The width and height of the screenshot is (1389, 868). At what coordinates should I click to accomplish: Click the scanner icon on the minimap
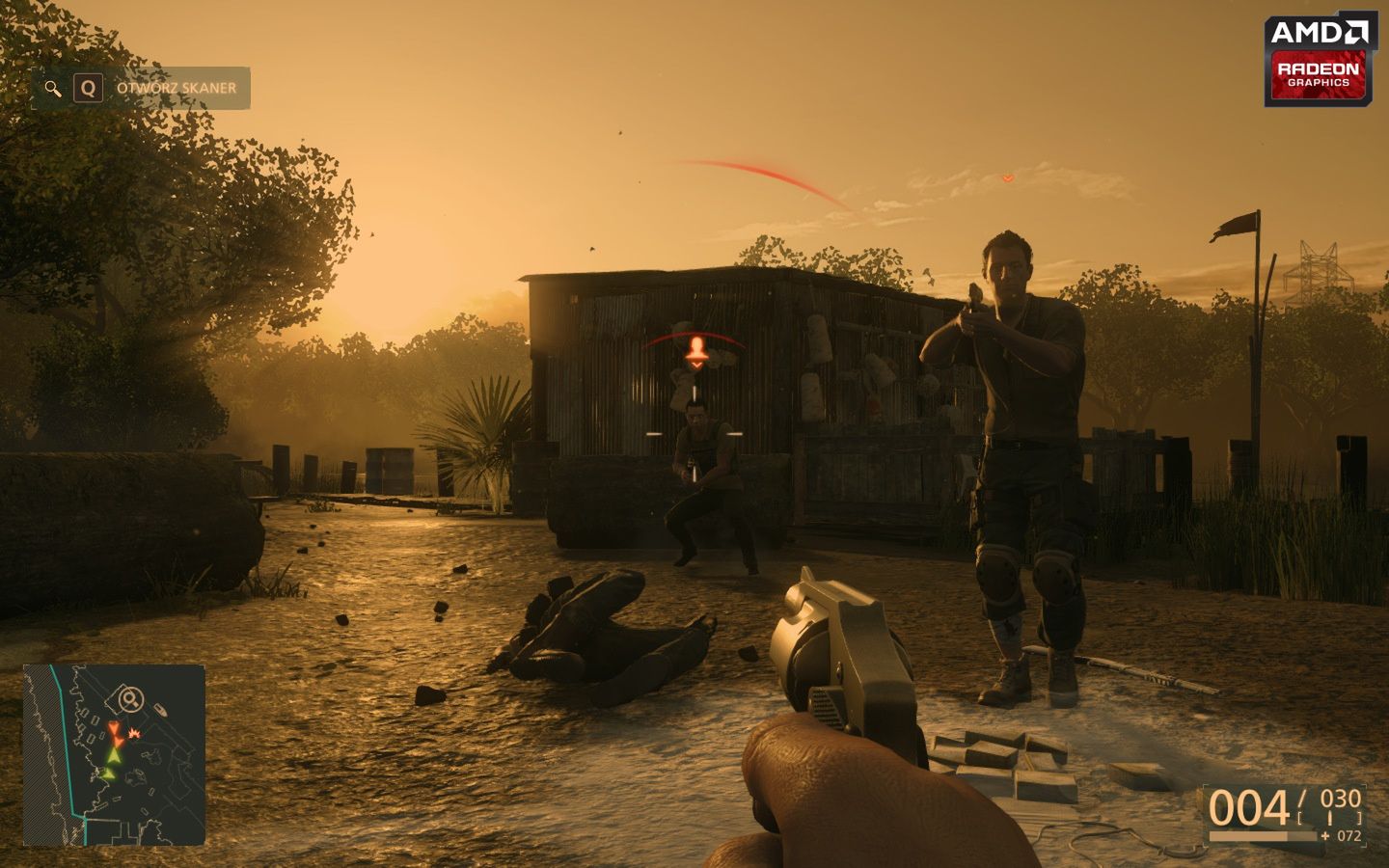click(x=129, y=698)
